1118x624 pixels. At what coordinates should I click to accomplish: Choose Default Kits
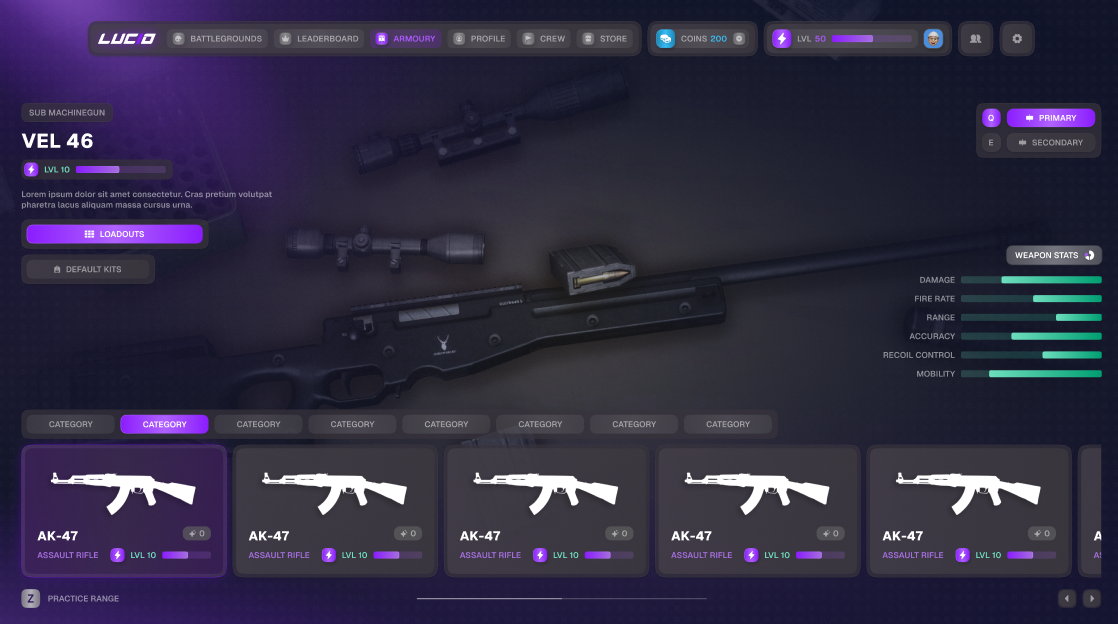88,269
